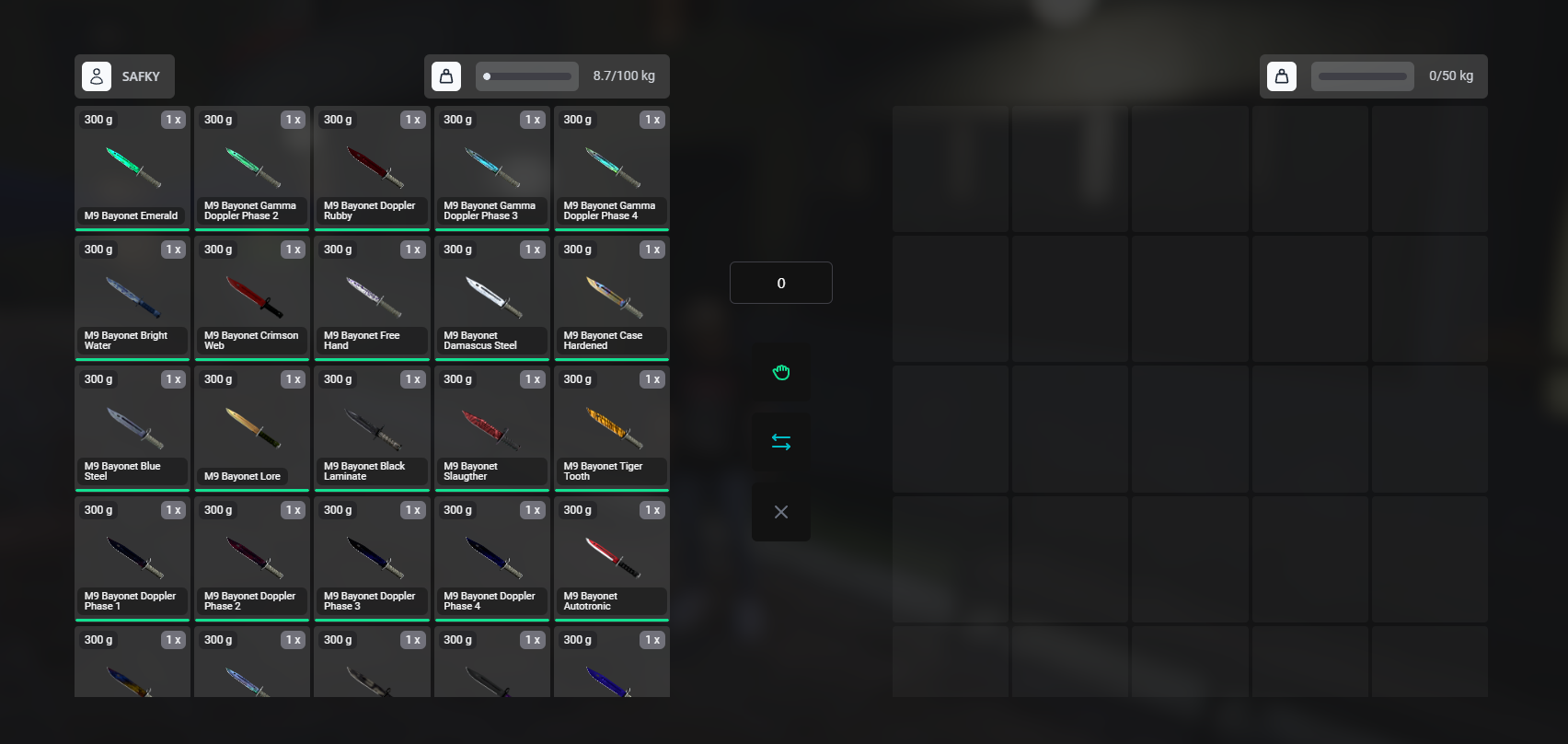Click the second inventory's 0/50 kg bag icon
The height and width of the screenshot is (744, 1568).
pyautogui.click(x=1281, y=76)
